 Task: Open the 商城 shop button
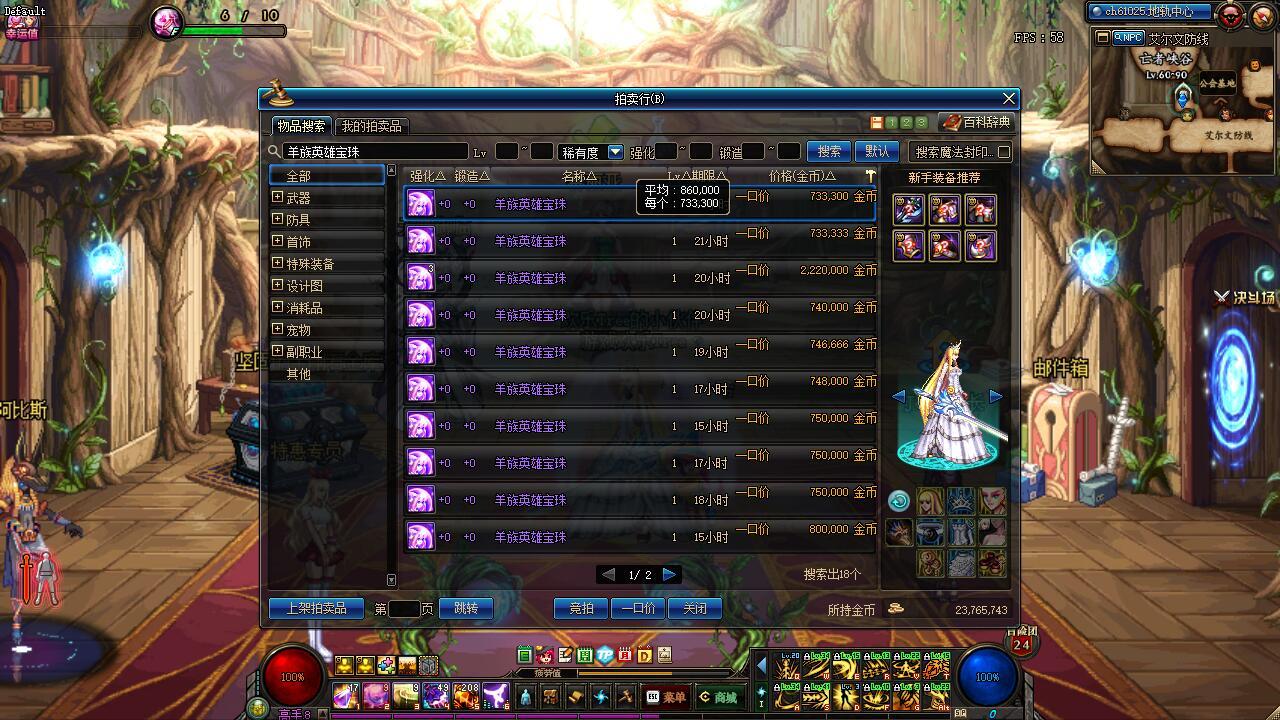719,697
